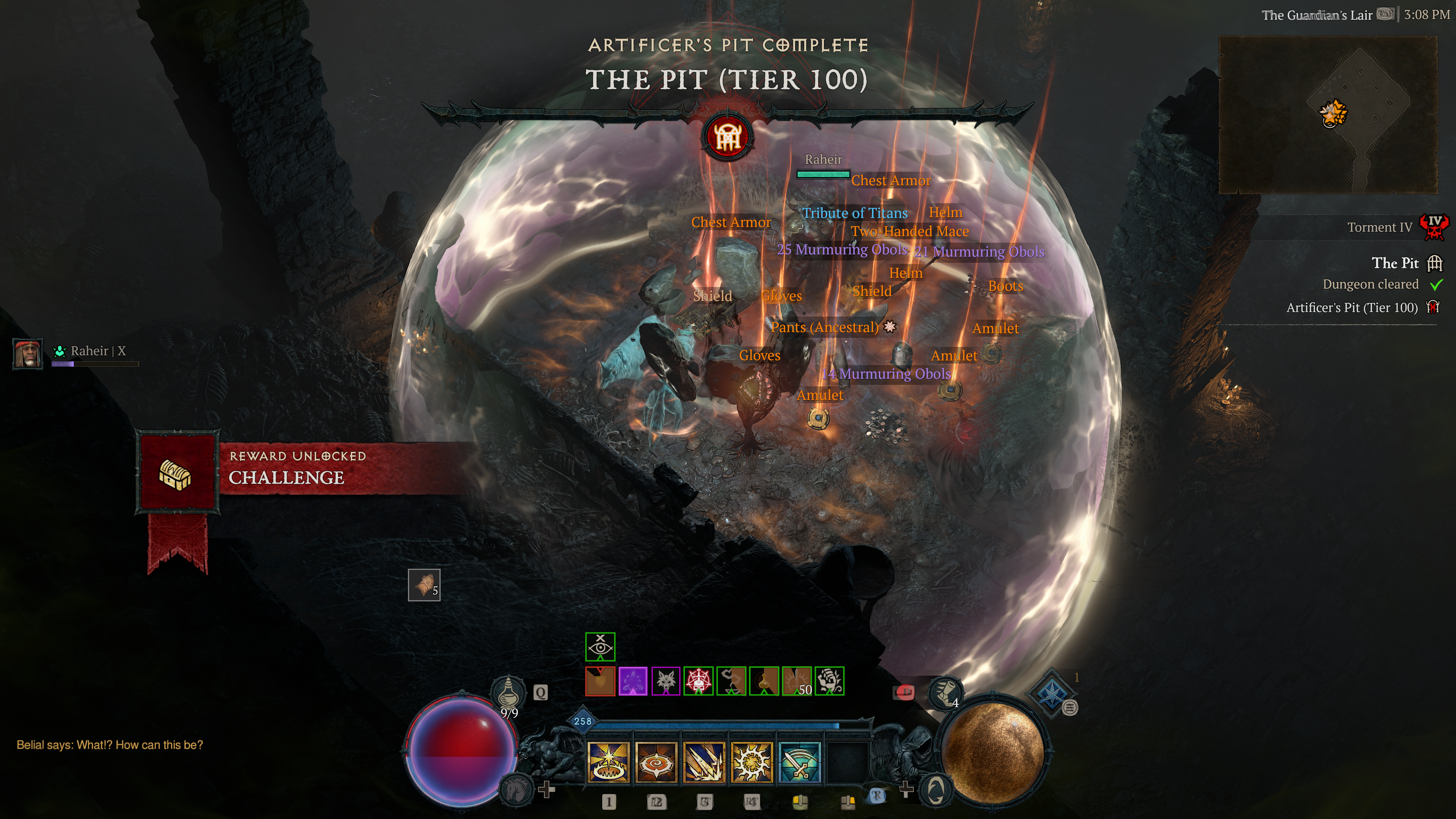Select Raheir's party portrait
This screenshot has height=819, width=1456.
(x=27, y=353)
